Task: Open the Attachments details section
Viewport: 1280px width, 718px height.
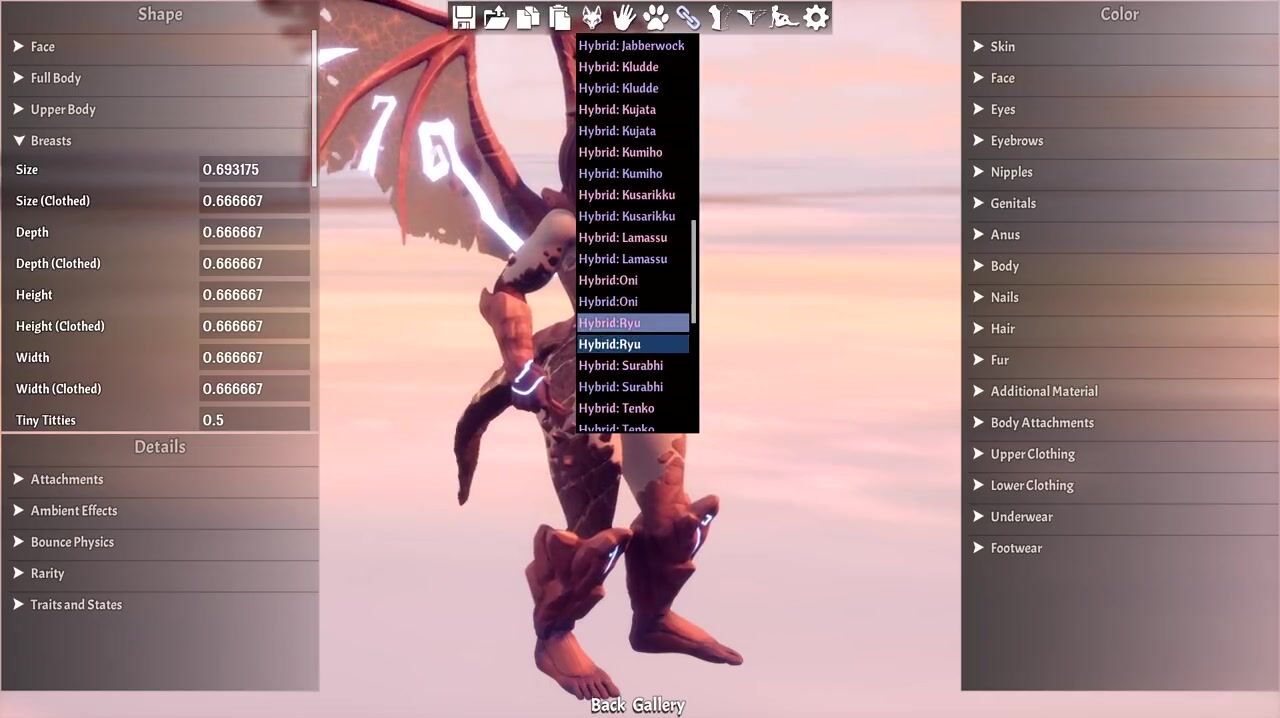Action: coord(66,479)
